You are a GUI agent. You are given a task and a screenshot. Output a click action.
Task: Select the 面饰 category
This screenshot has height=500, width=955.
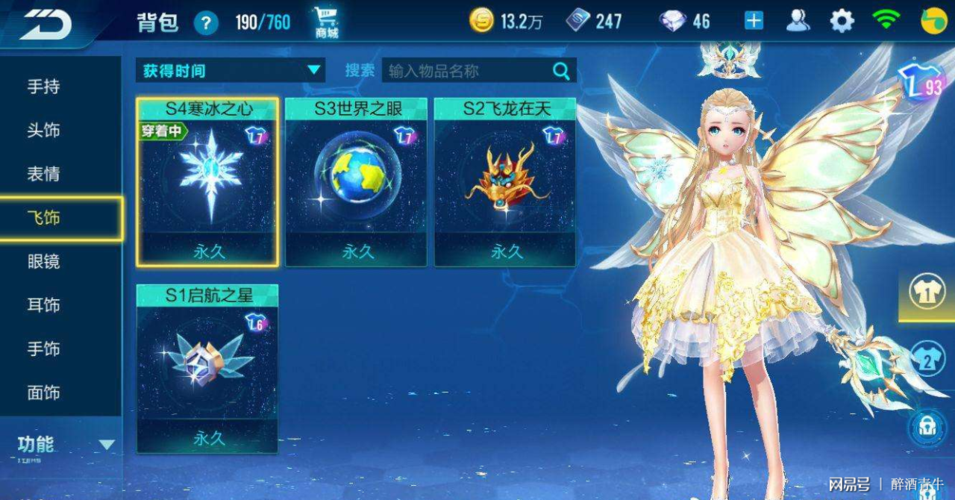click(x=44, y=393)
